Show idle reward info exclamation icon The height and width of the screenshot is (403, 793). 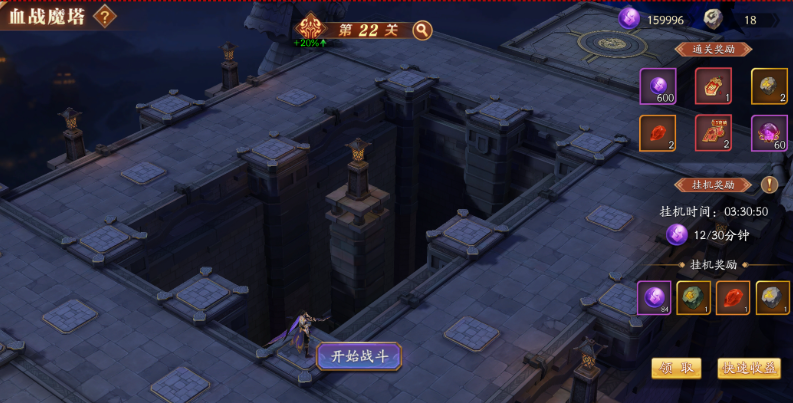tap(769, 184)
